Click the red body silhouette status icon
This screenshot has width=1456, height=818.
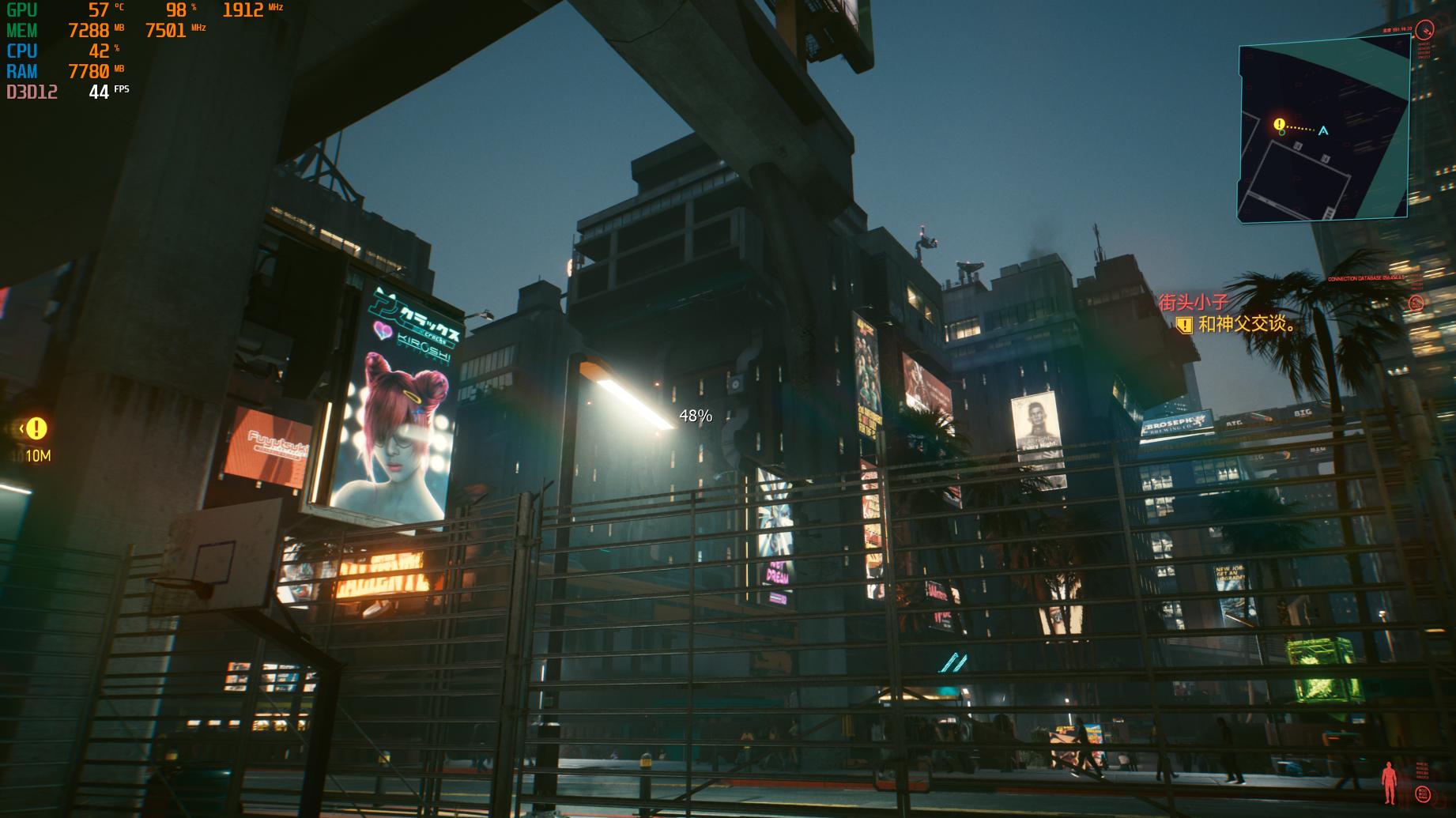1389,783
